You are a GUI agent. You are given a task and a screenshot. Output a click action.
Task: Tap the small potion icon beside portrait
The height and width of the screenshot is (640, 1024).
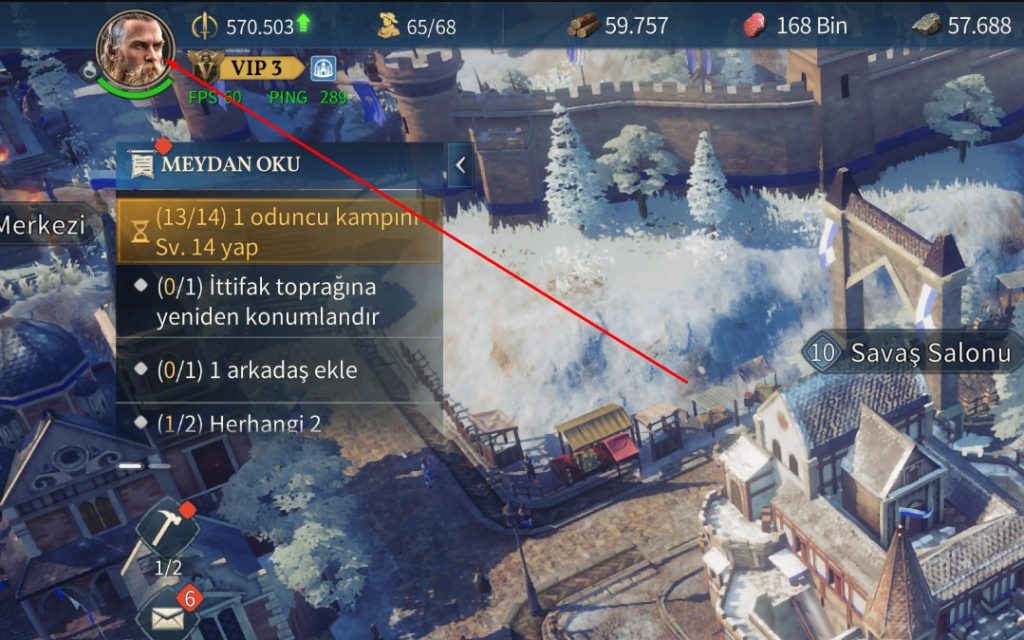[90, 71]
